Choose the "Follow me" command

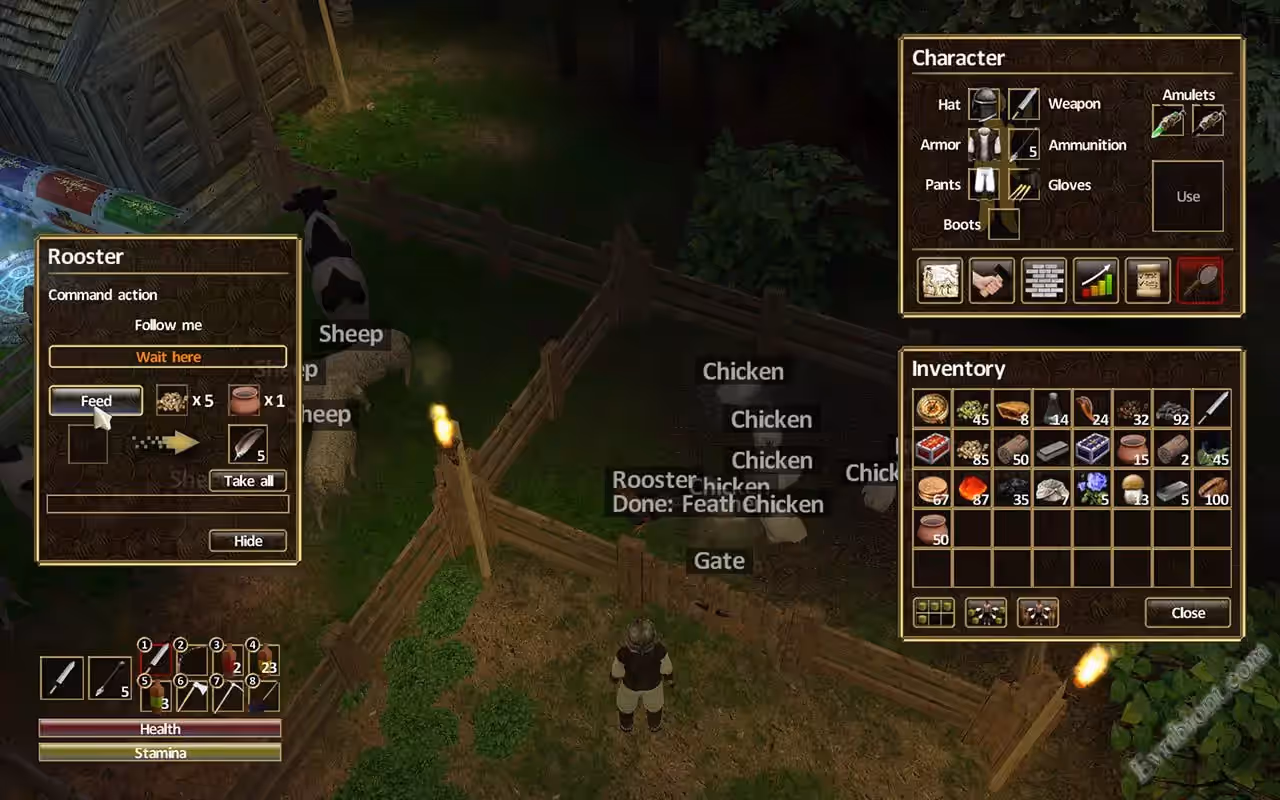coord(168,325)
